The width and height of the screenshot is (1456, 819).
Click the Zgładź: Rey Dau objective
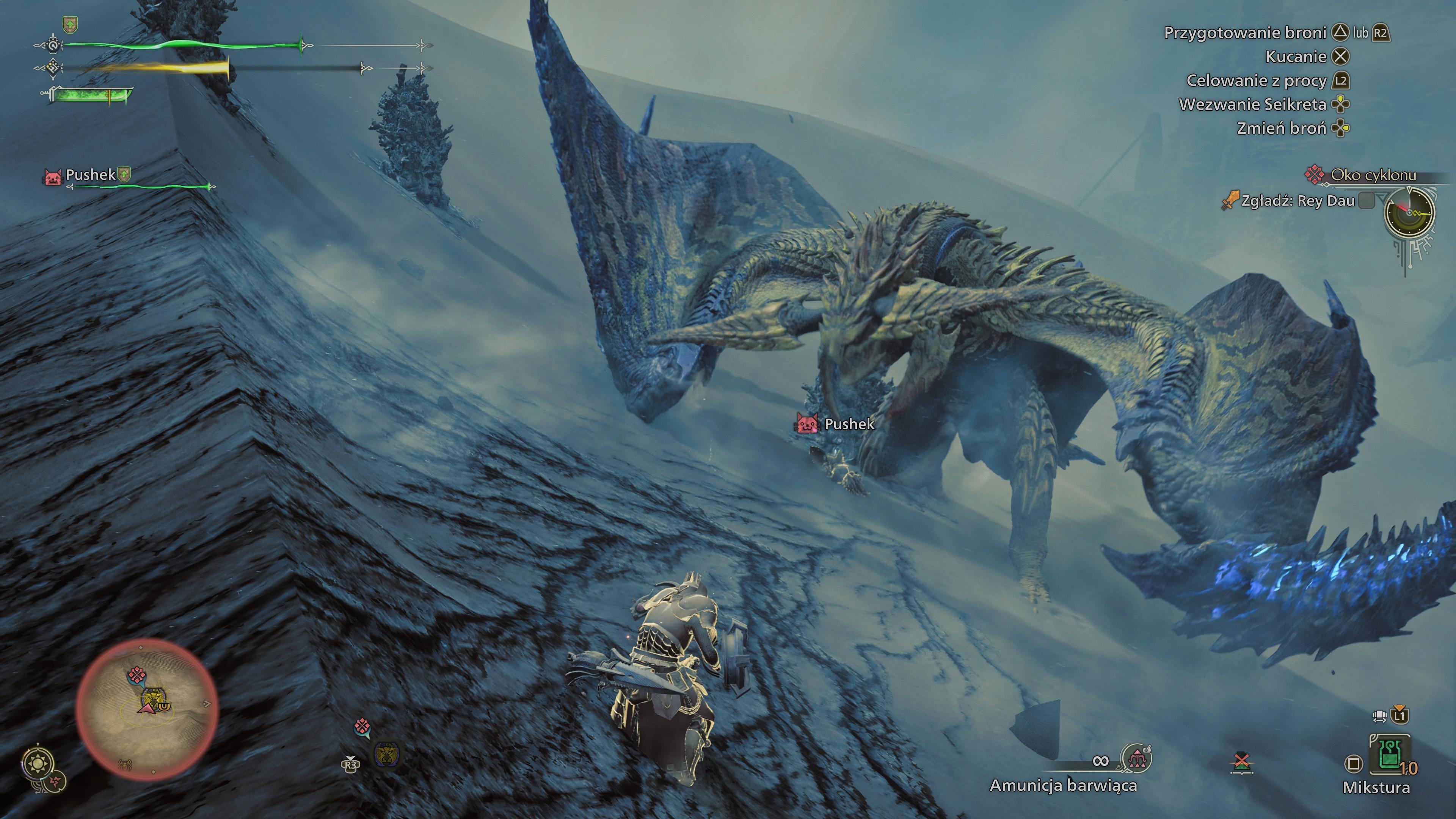[x=1298, y=201]
